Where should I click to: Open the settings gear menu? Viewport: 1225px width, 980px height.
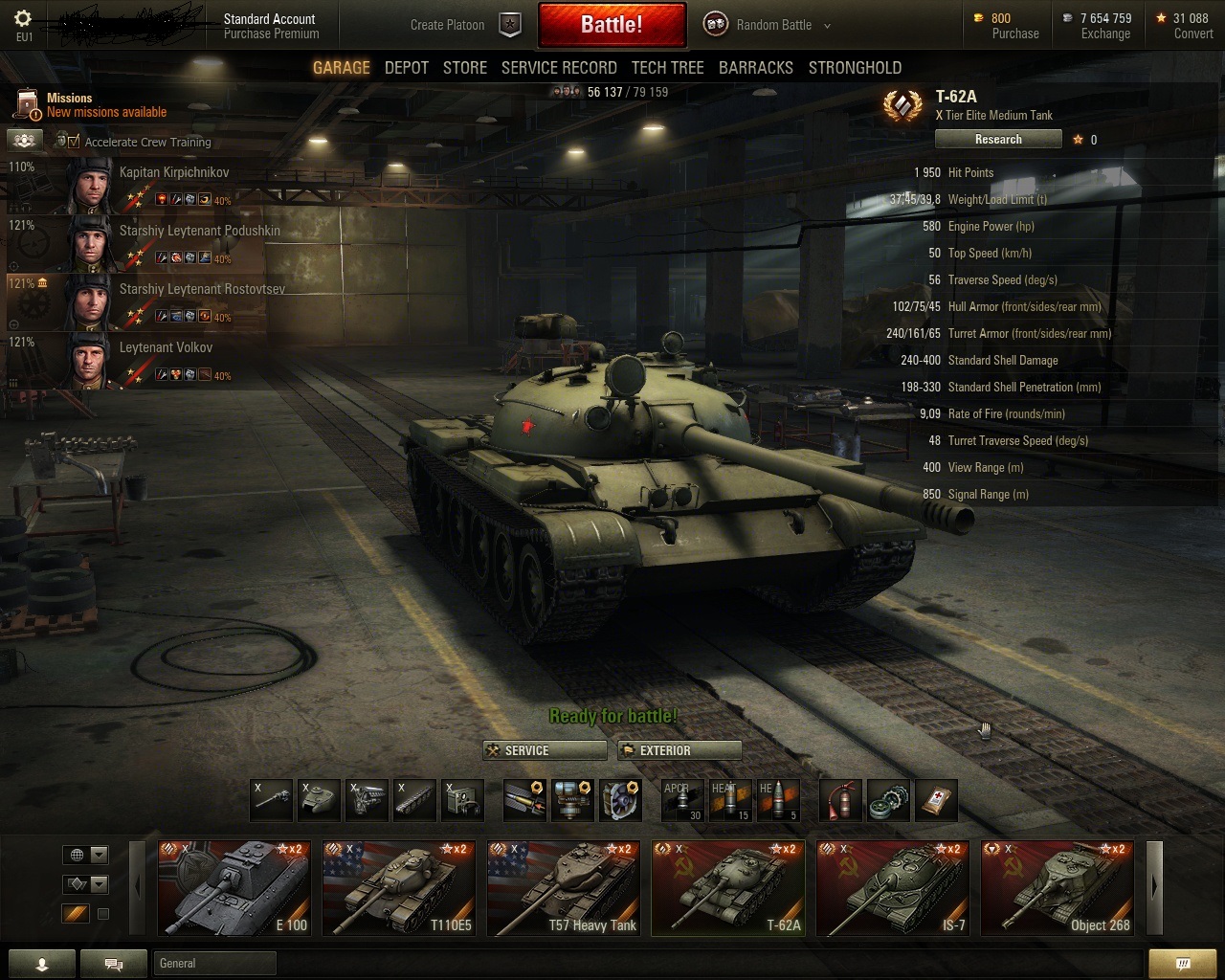click(24, 18)
